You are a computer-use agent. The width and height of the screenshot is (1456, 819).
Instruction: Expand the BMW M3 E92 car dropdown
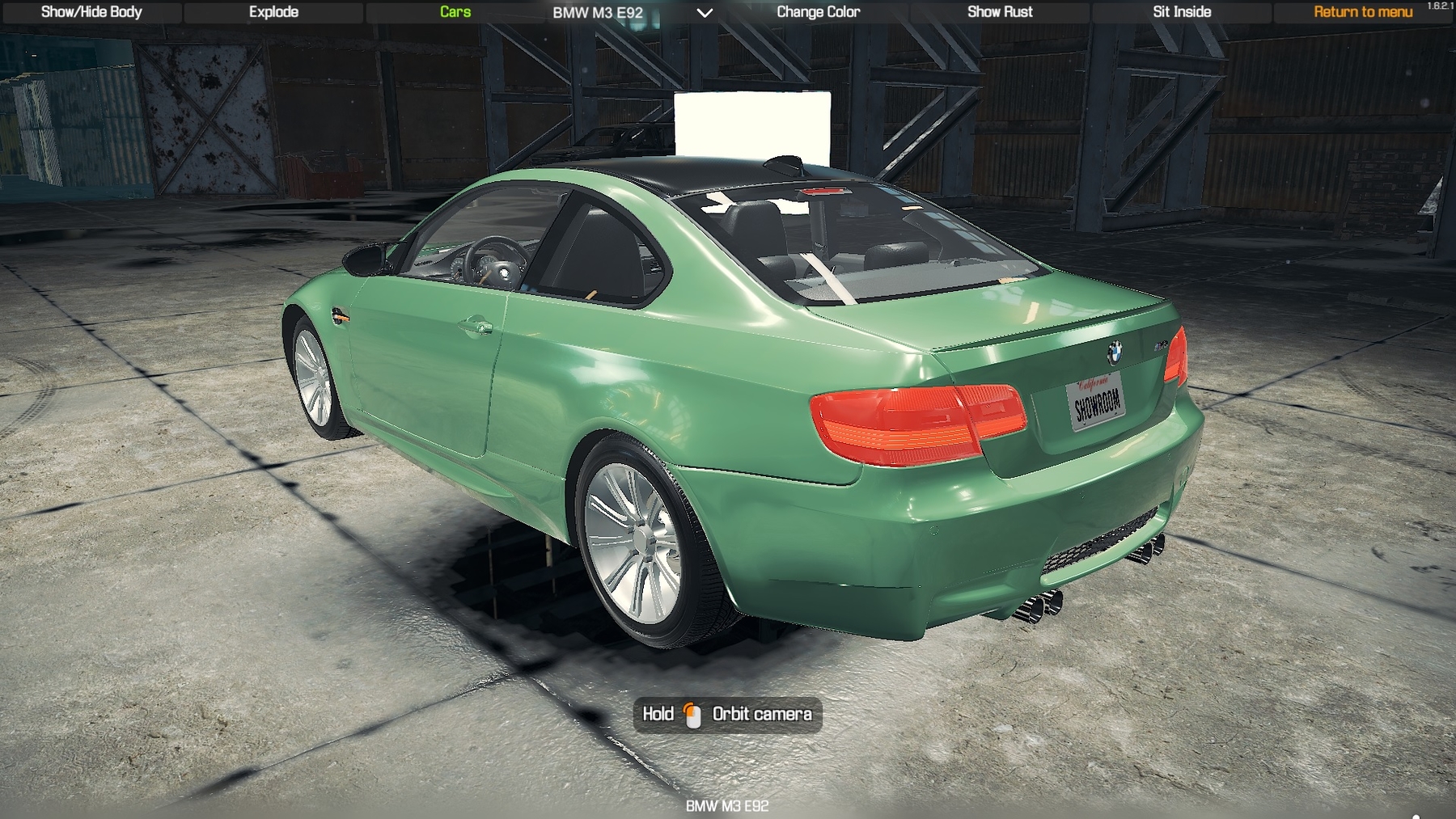click(705, 13)
